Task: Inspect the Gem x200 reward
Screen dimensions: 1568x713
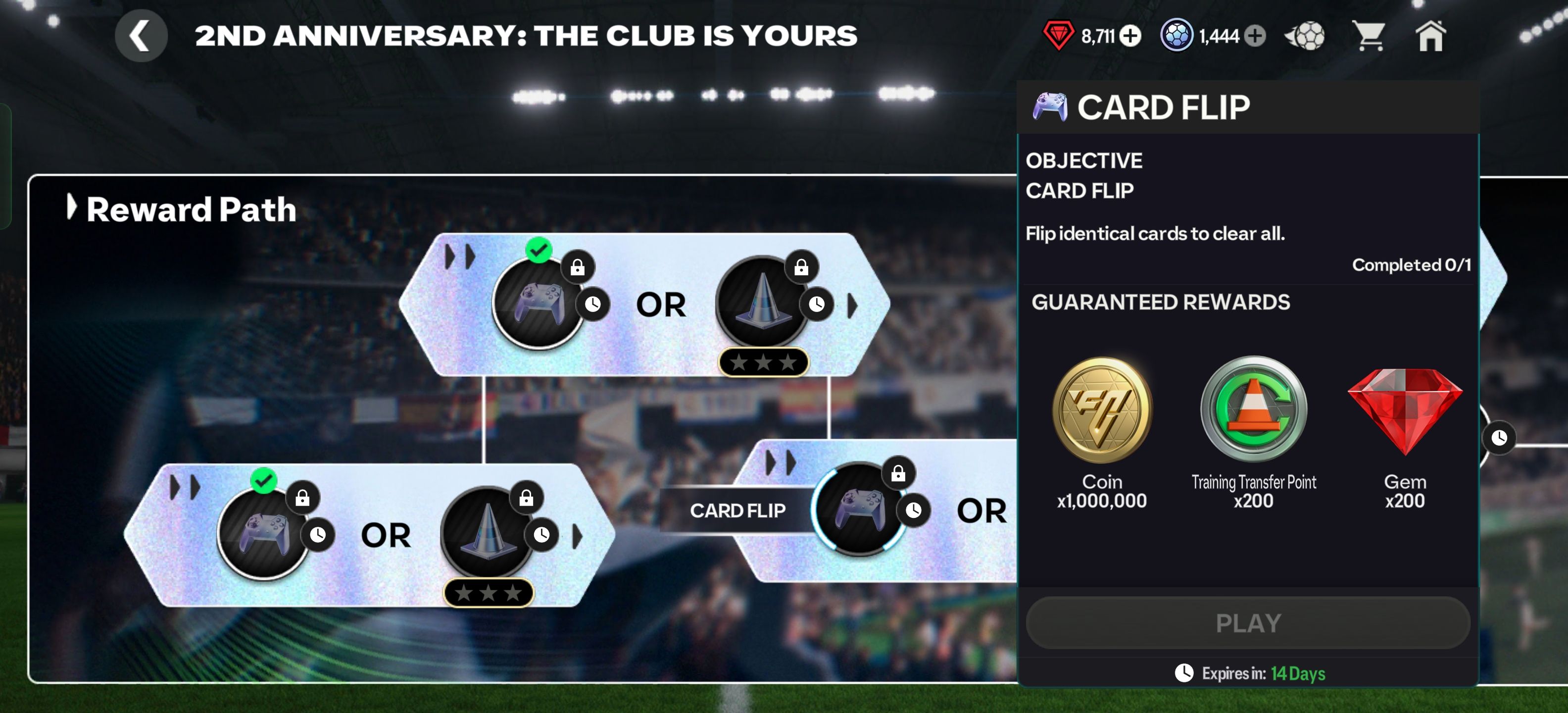Action: click(x=1404, y=410)
